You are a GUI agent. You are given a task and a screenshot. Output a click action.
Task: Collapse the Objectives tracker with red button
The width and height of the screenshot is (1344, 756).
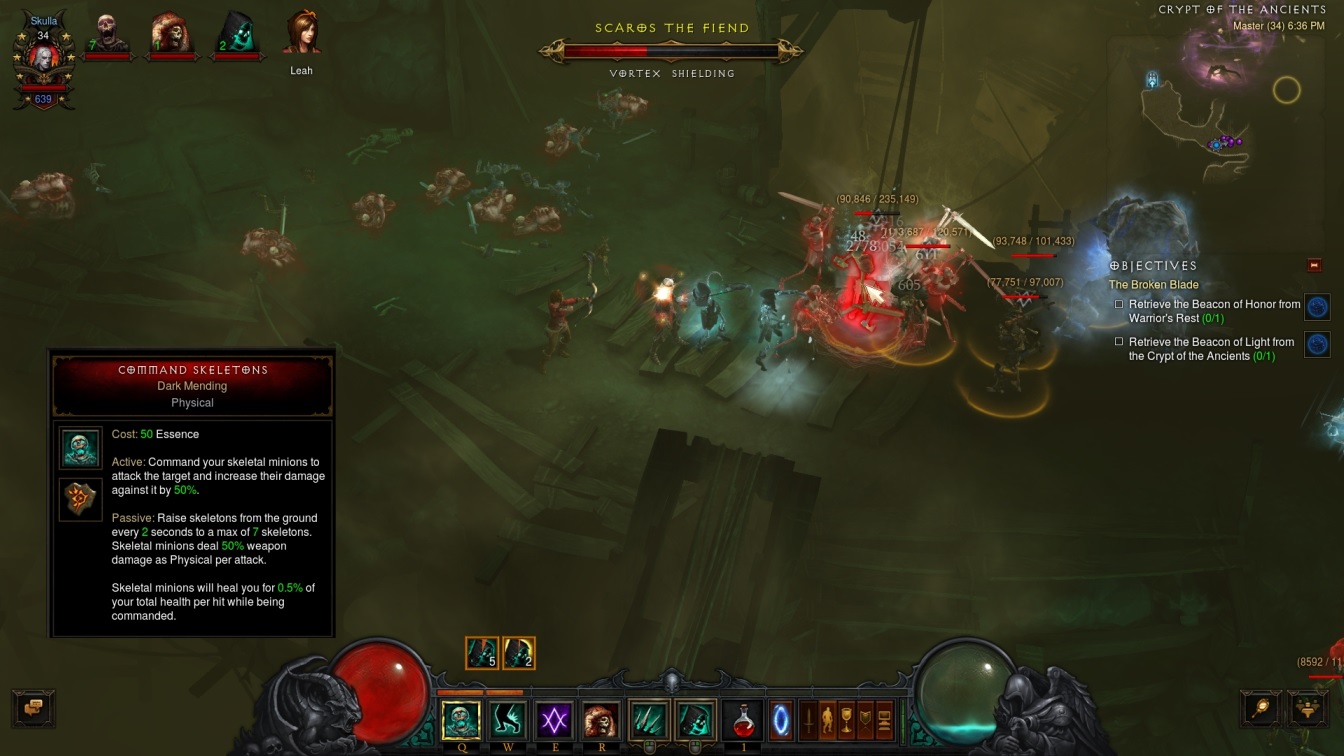click(1315, 265)
